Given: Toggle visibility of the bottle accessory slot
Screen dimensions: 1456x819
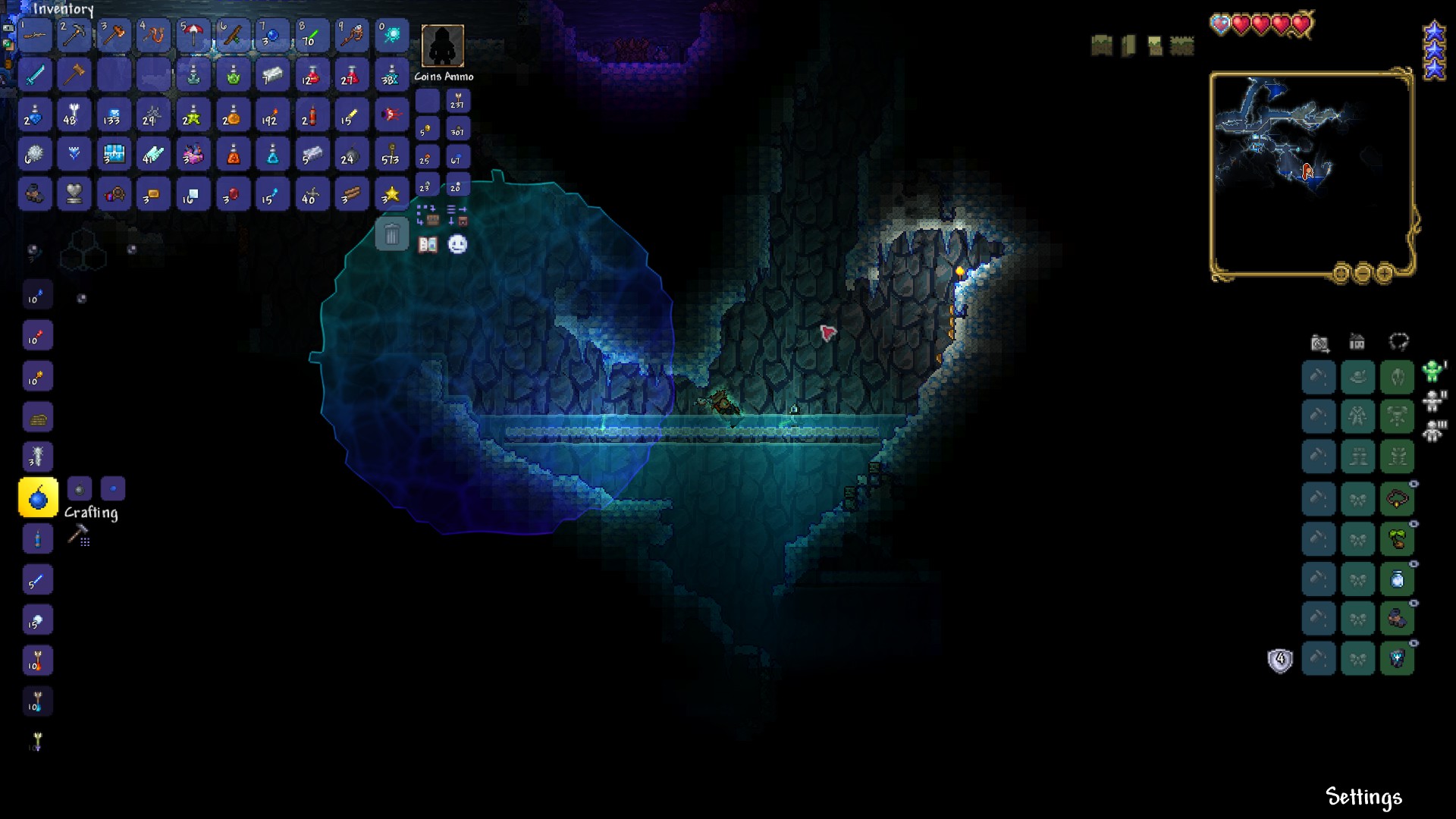Looking at the screenshot, I should coord(1414,563).
